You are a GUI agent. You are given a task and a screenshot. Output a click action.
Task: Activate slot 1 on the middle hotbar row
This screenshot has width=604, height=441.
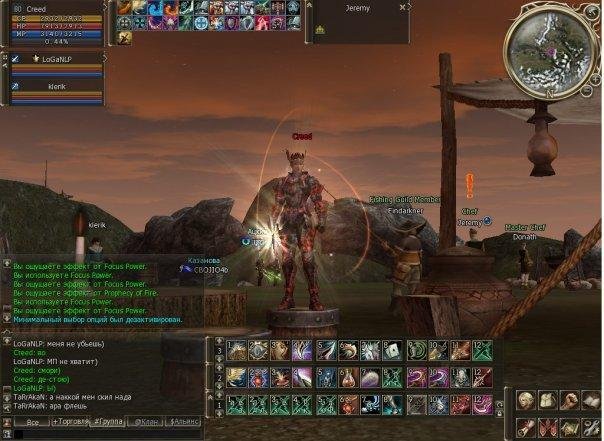point(236,377)
